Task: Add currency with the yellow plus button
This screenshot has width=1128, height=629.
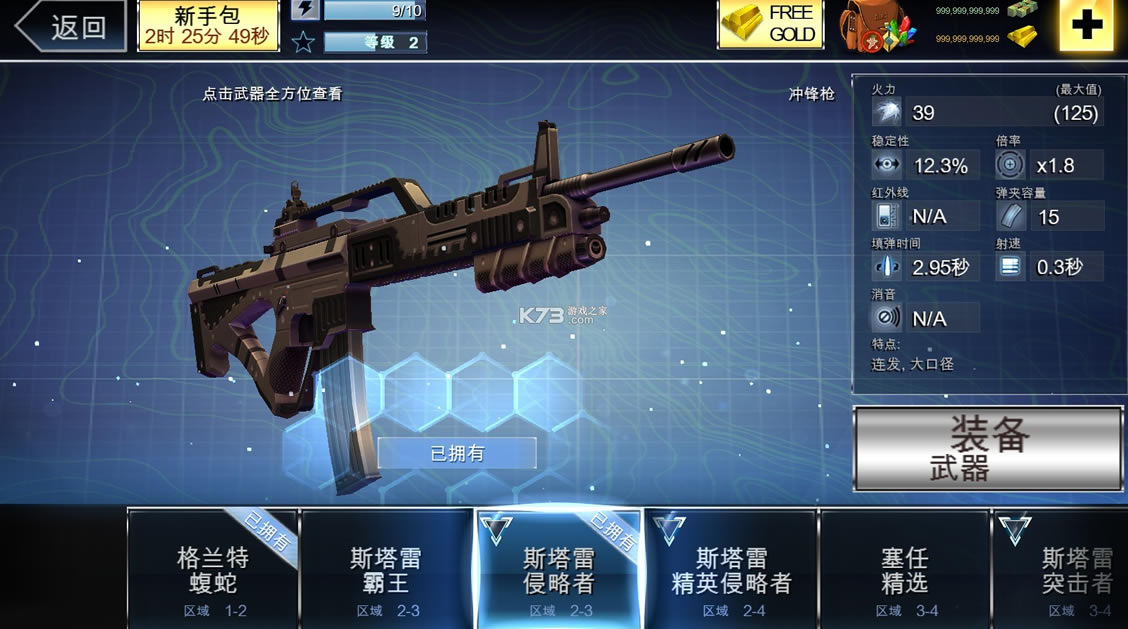Action: point(1085,26)
